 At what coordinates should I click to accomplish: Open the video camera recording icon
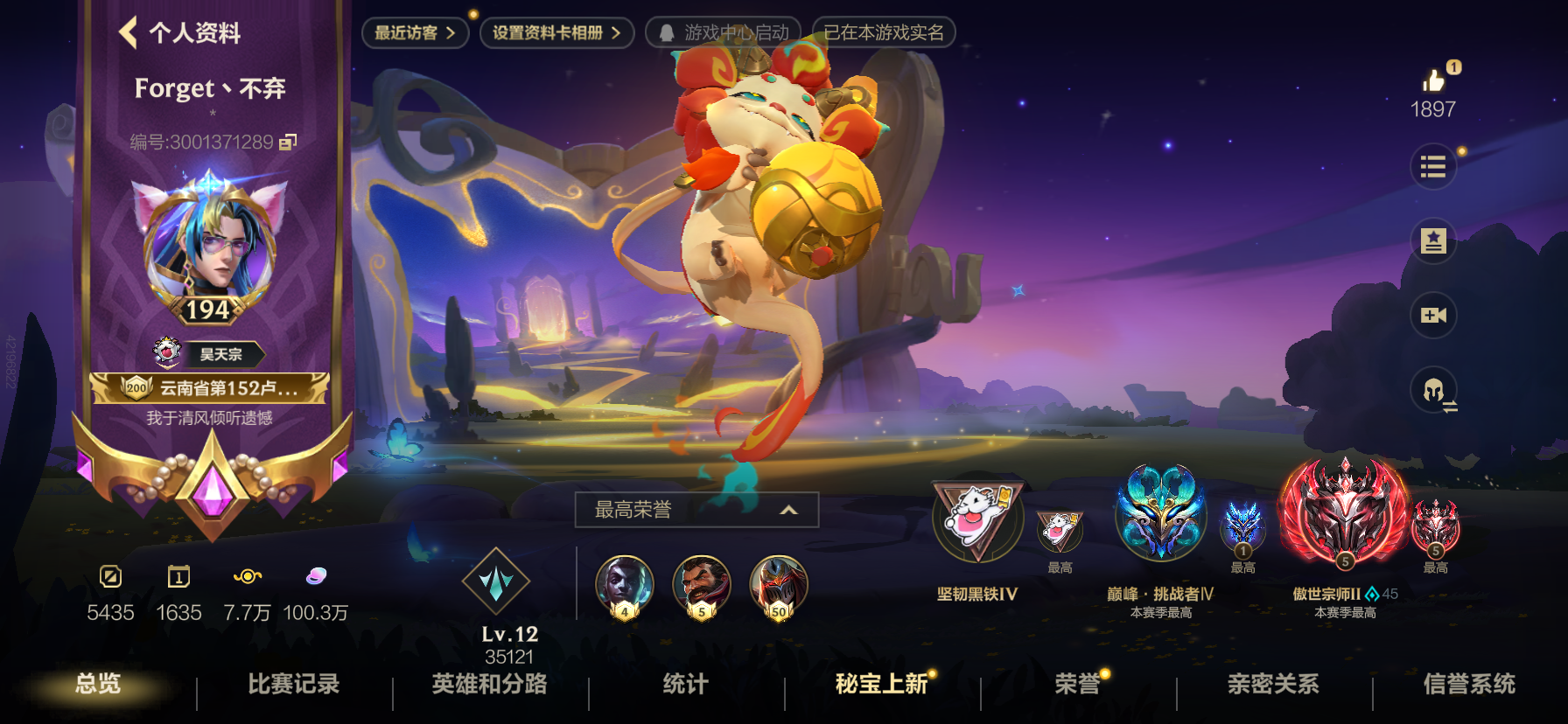(x=1432, y=315)
